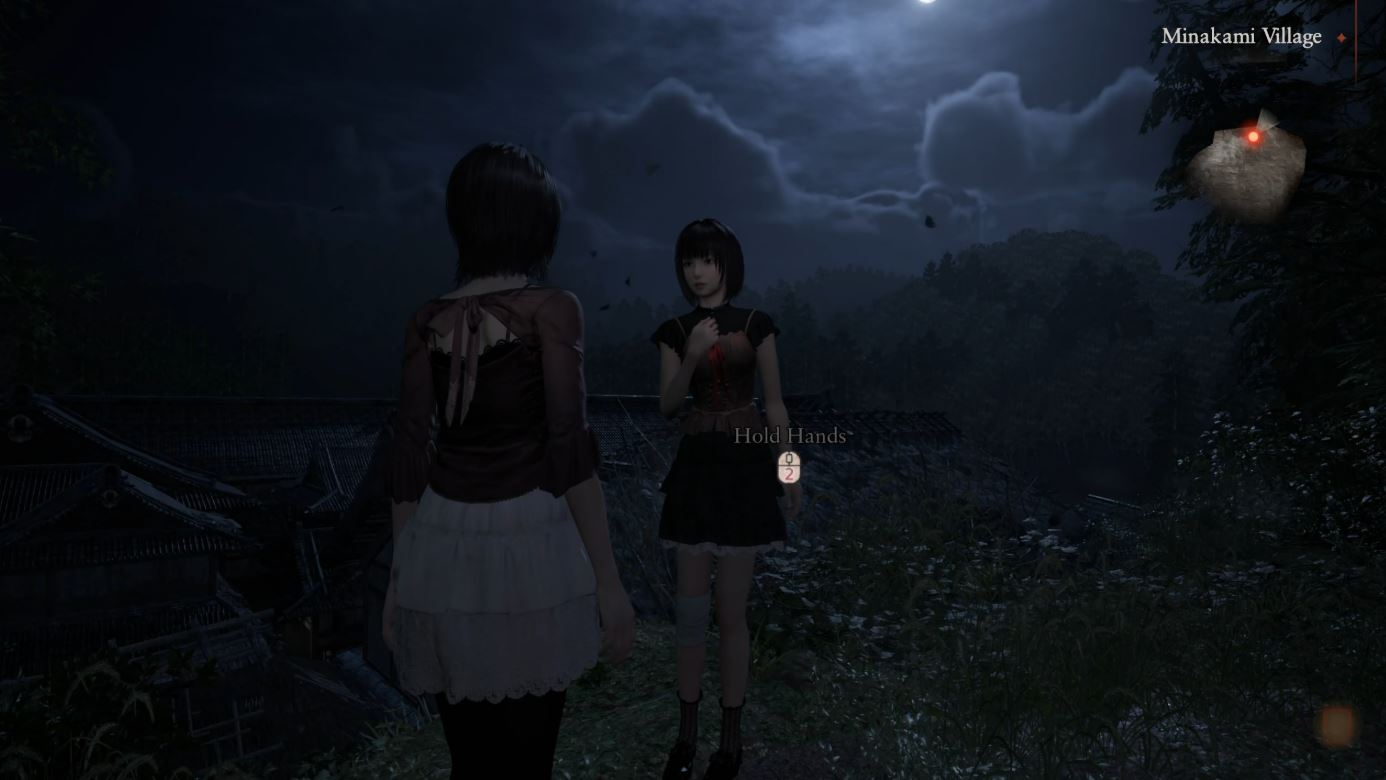The height and width of the screenshot is (780, 1386).
Task: Select the red glowing marker on the minimap
Action: click(x=1253, y=136)
